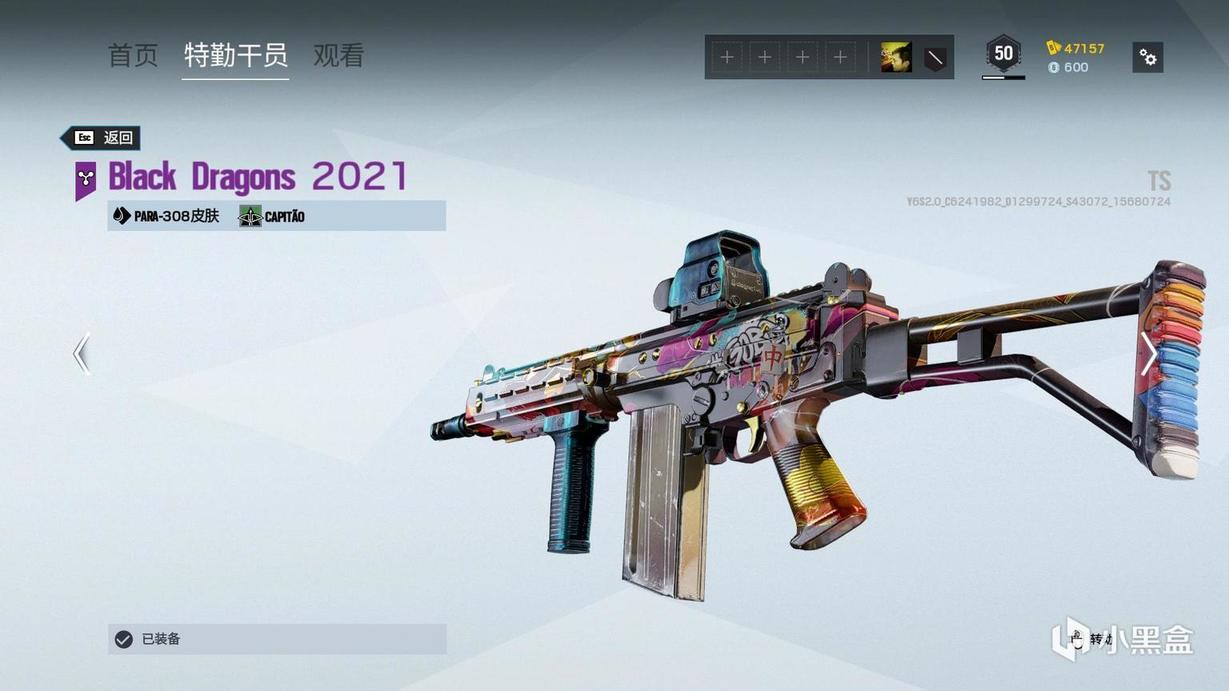The height and width of the screenshot is (691, 1229).
Task: Open the gear settings menu
Action: pyautogui.click(x=1148, y=58)
